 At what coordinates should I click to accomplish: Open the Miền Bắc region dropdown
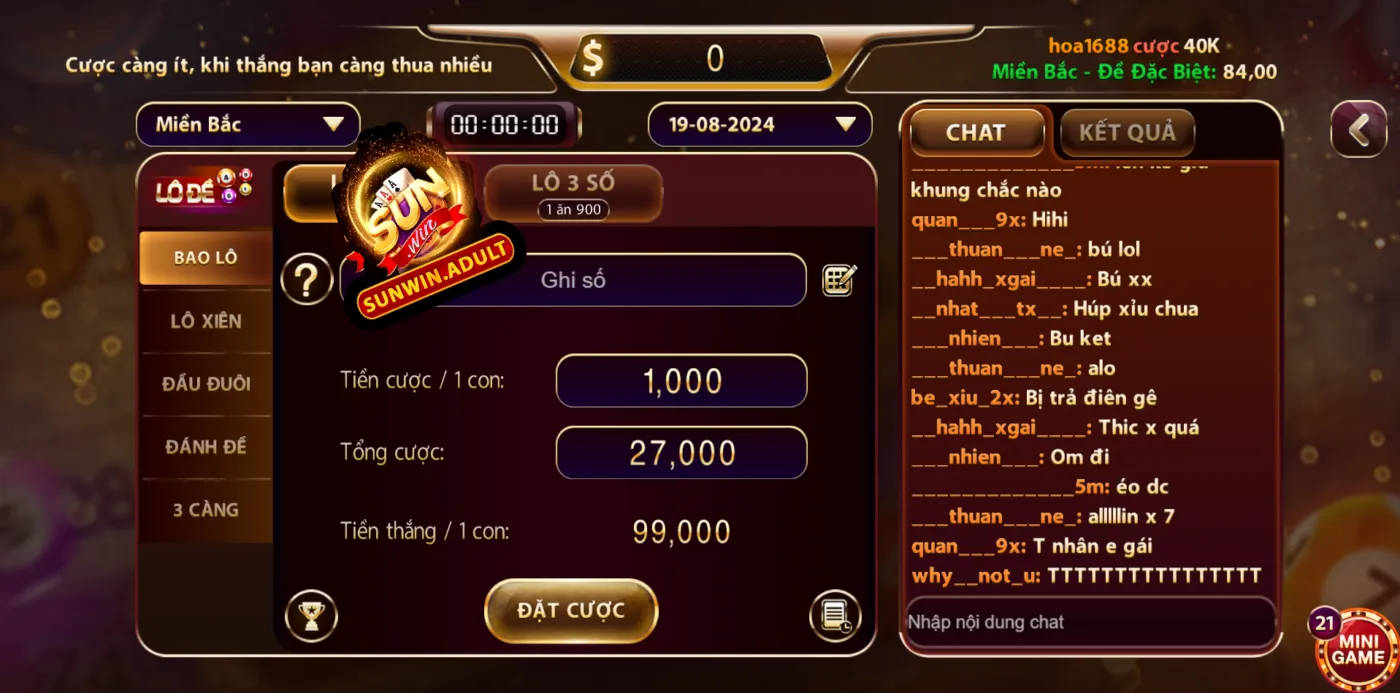[x=248, y=125]
